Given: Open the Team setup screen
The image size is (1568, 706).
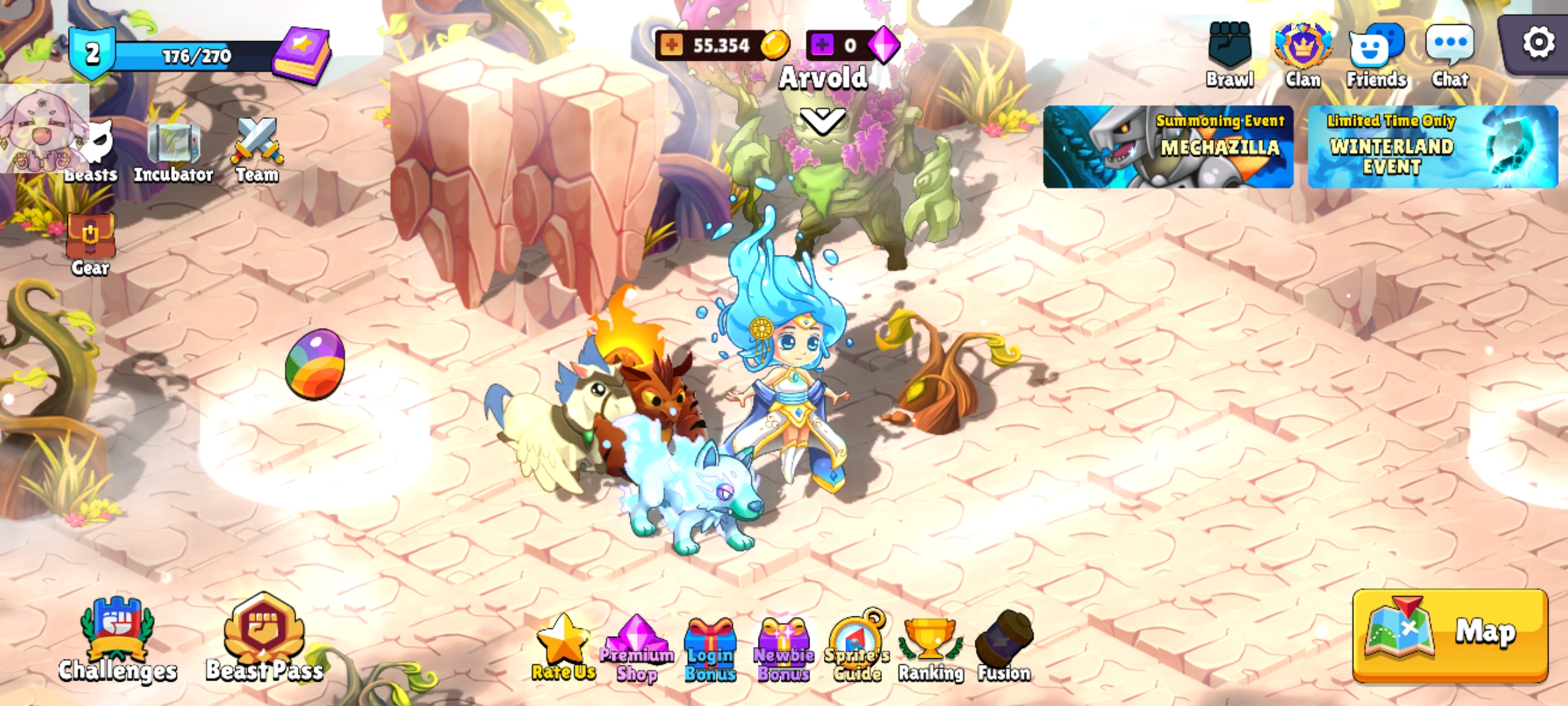Looking at the screenshot, I should [256, 143].
